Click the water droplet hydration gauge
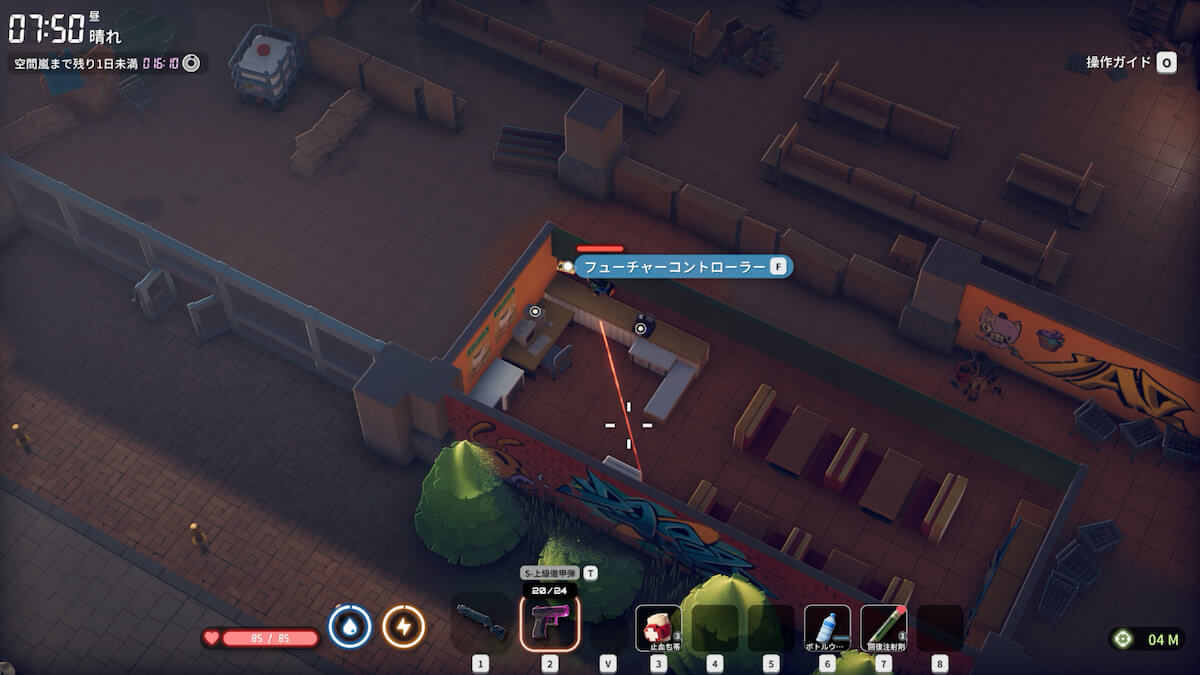This screenshot has height=675, width=1200. coord(350,627)
